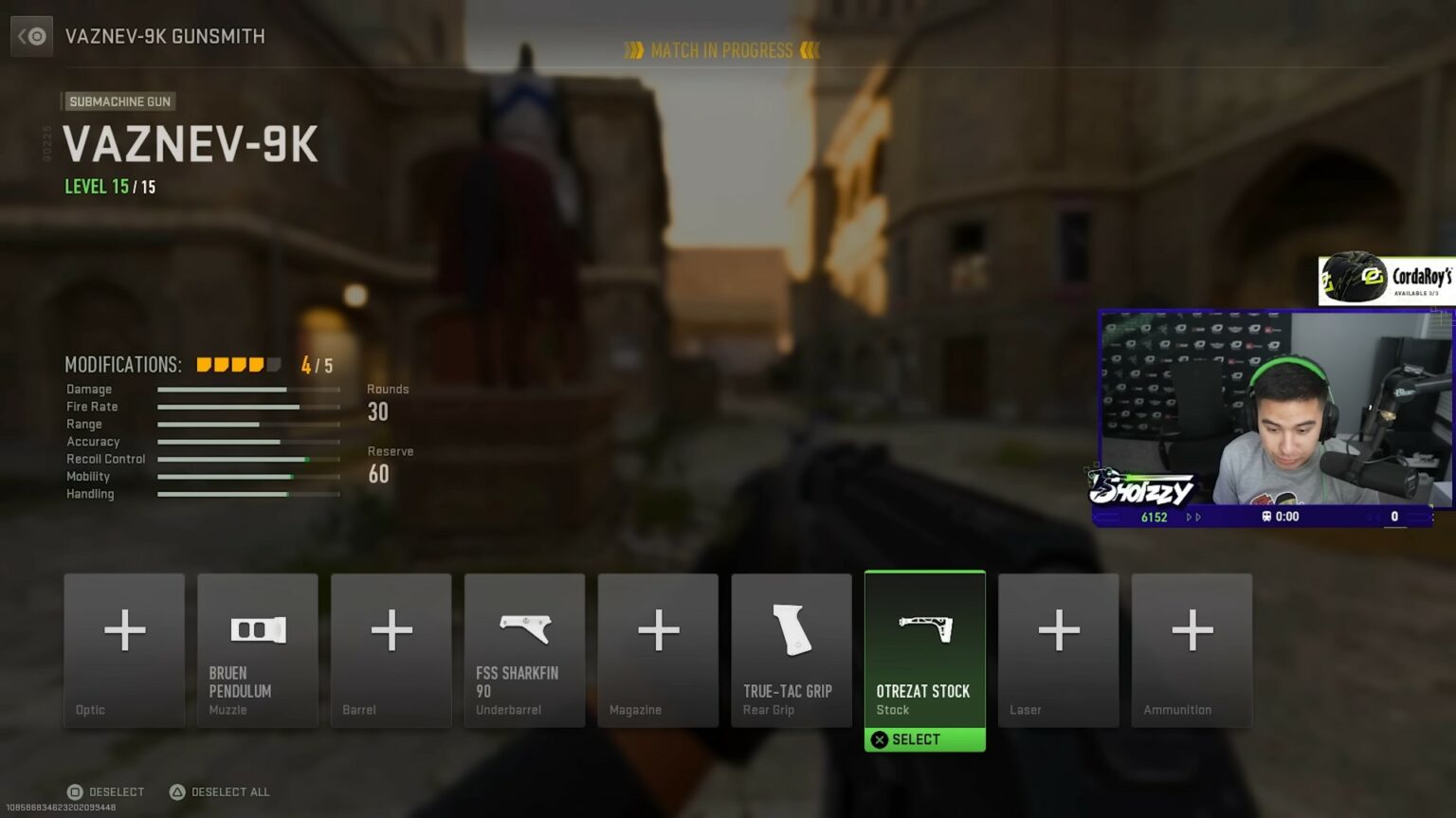This screenshot has width=1456, height=818.
Task: Click Deselect All to clear all attachments
Action: tap(219, 791)
